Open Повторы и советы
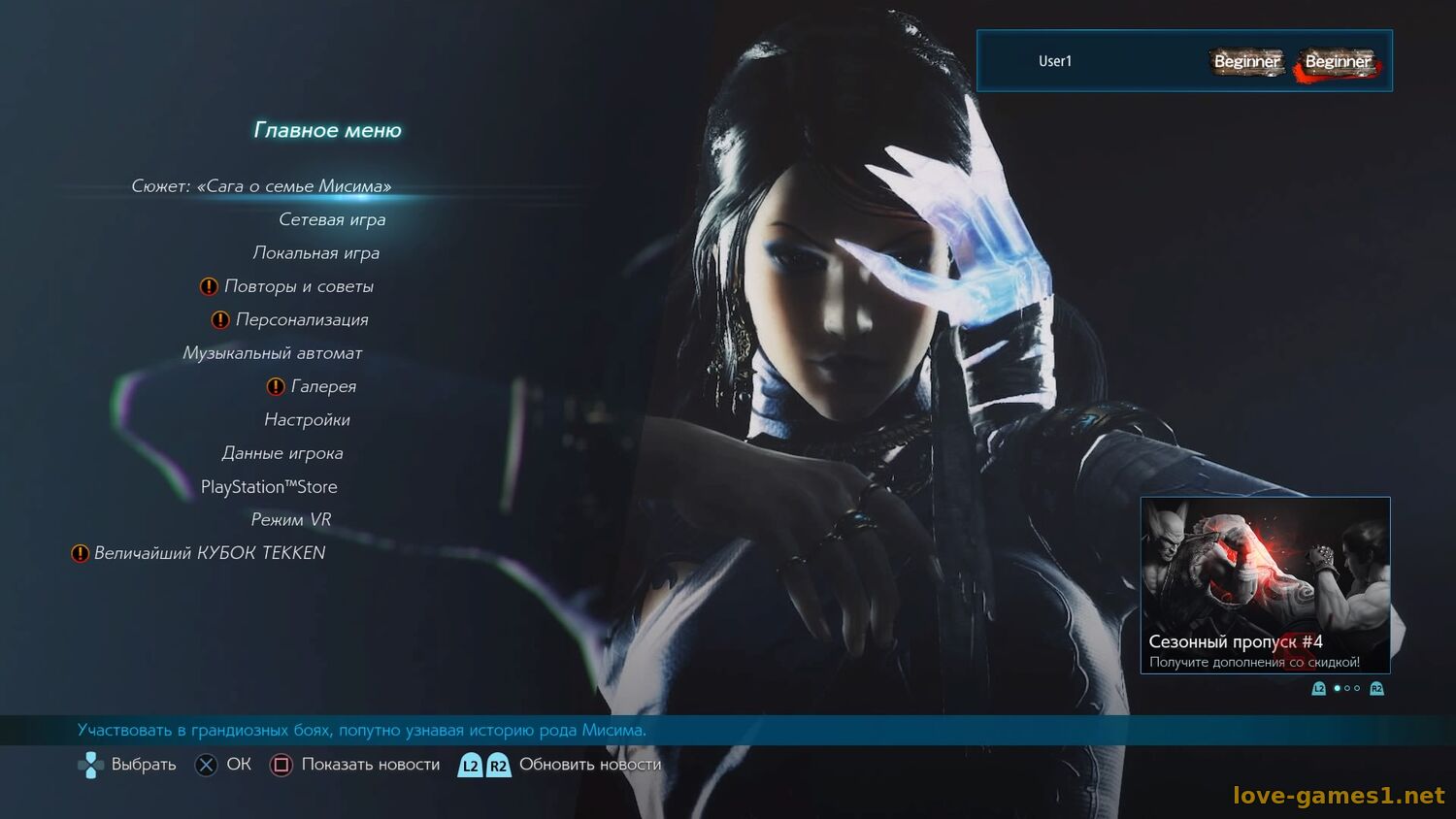The width and height of the screenshot is (1456, 819). click(298, 286)
